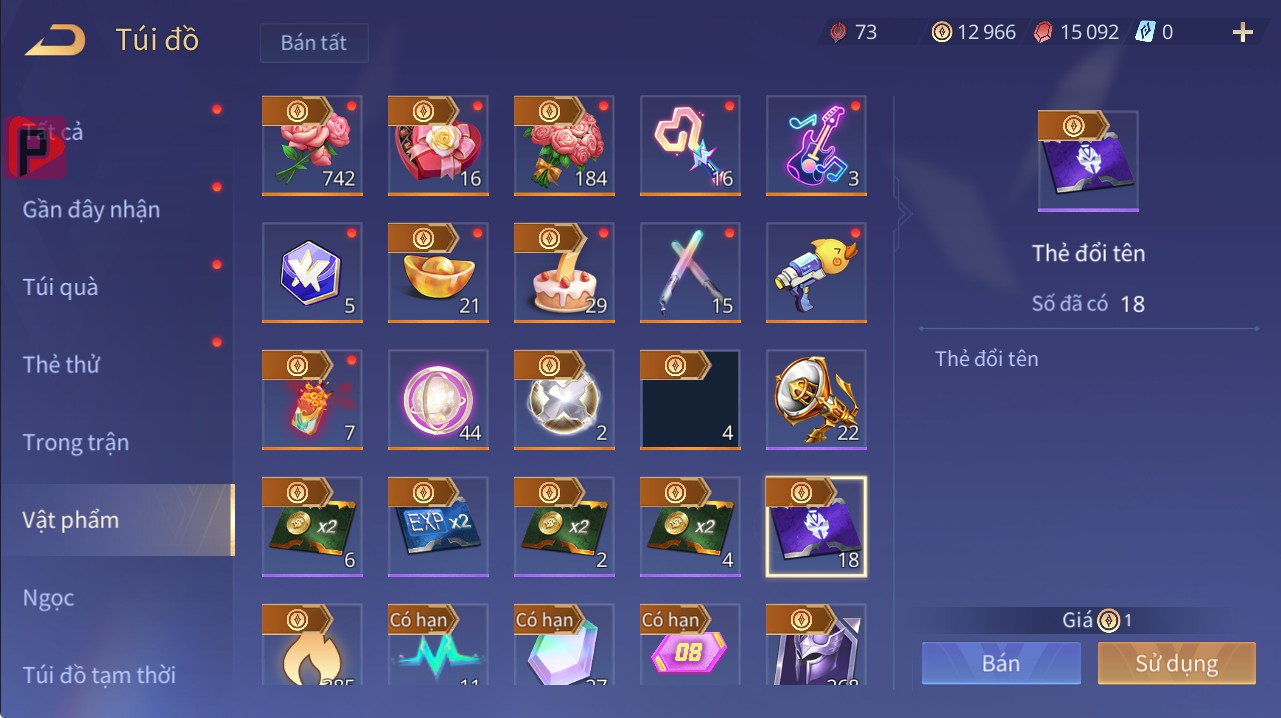Open the Túi đồ tạm thời tab

(x=99, y=675)
